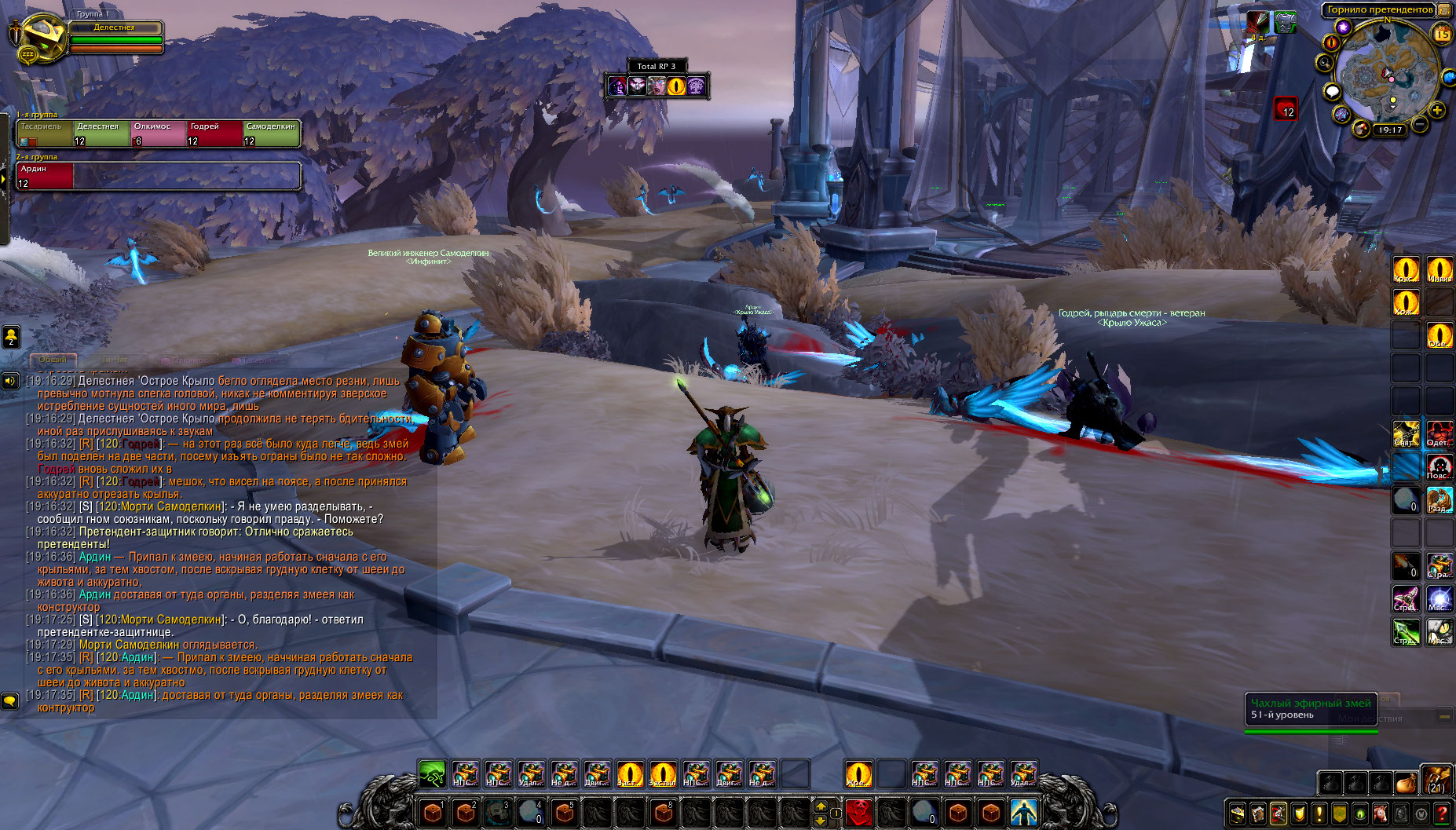
Task: Open the calendar button showing 15
Action: 1443,34
